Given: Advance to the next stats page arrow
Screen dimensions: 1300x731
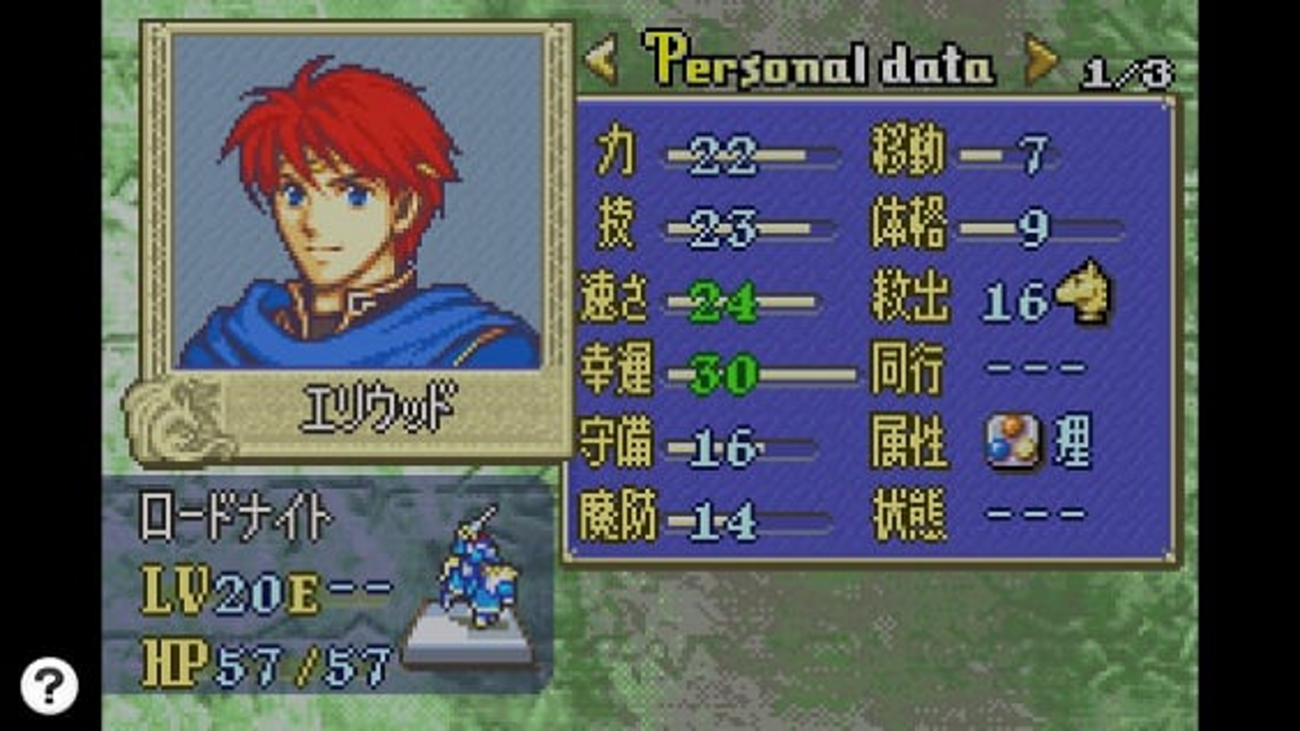Looking at the screenshot, I should coord(1041,62).
